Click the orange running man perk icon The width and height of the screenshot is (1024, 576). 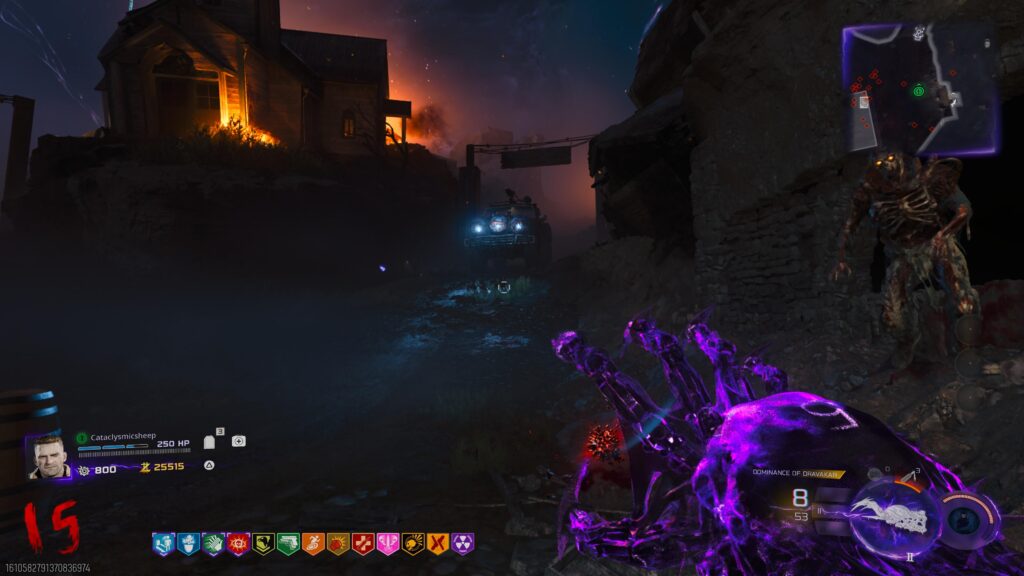(x=313, y=544)
